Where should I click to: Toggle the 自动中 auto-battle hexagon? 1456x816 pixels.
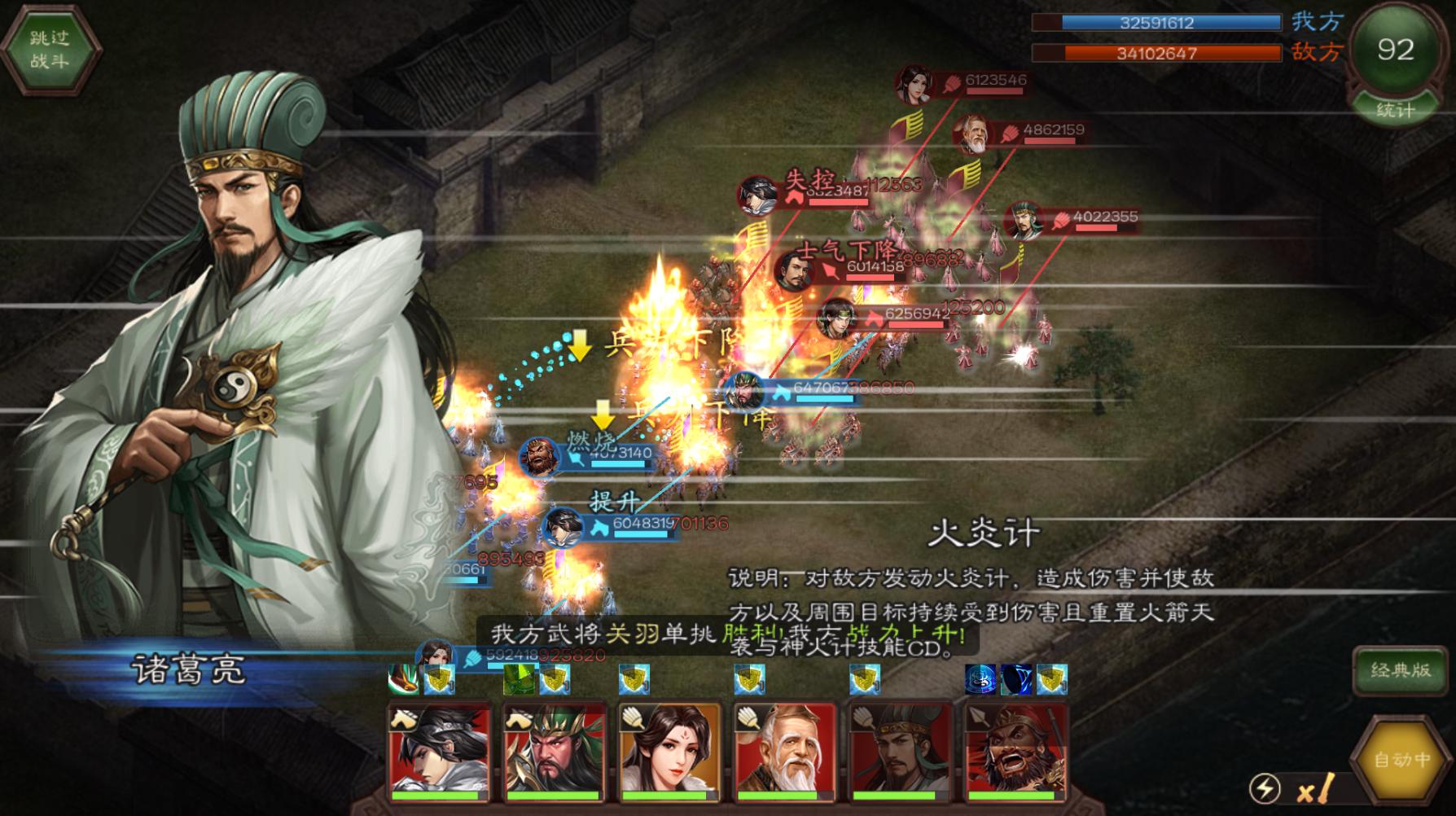pyautogui.click(x=1401, y=760)
